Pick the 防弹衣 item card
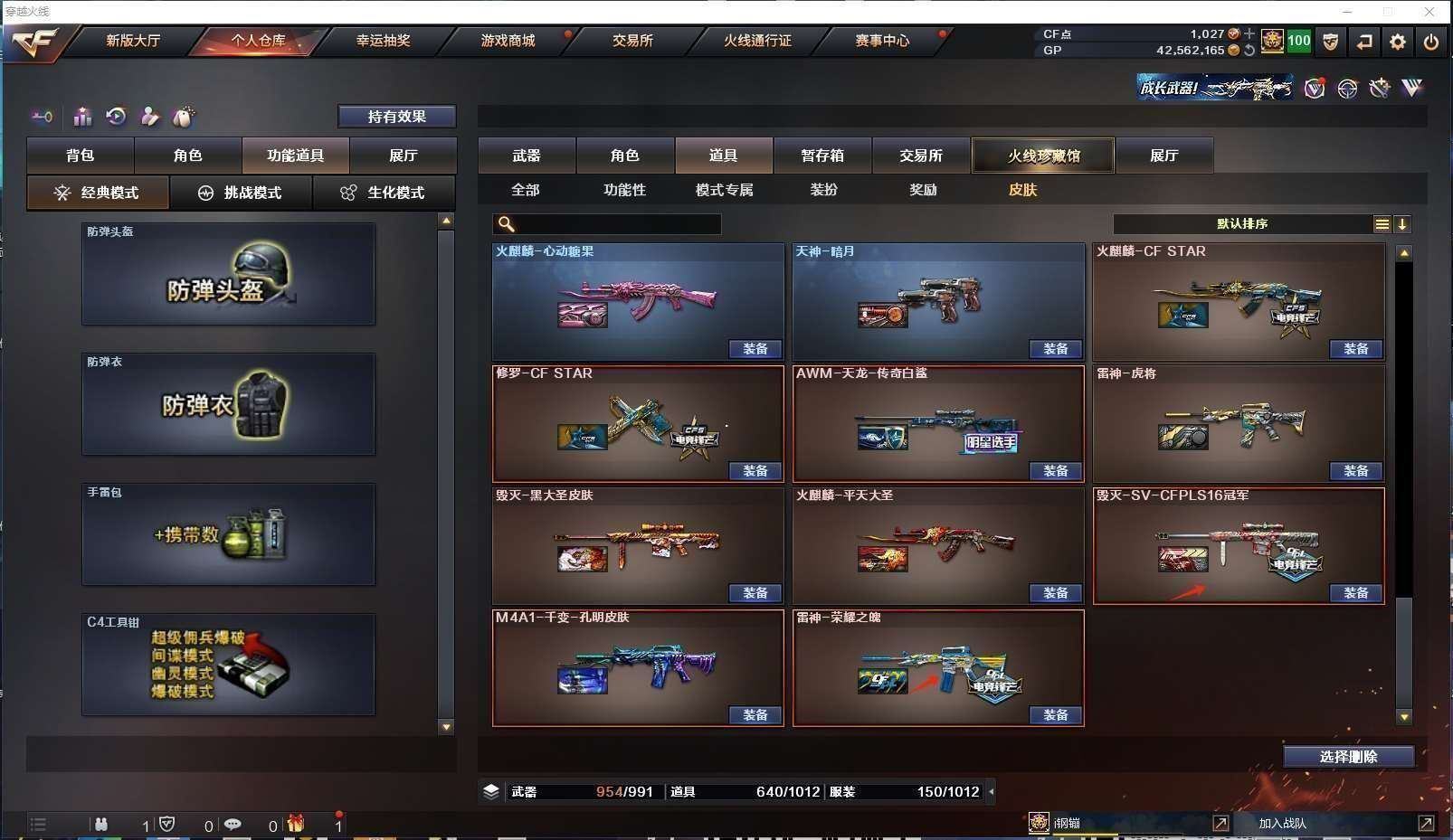This screenshot has height=840, width=1453. coord(228,404)
